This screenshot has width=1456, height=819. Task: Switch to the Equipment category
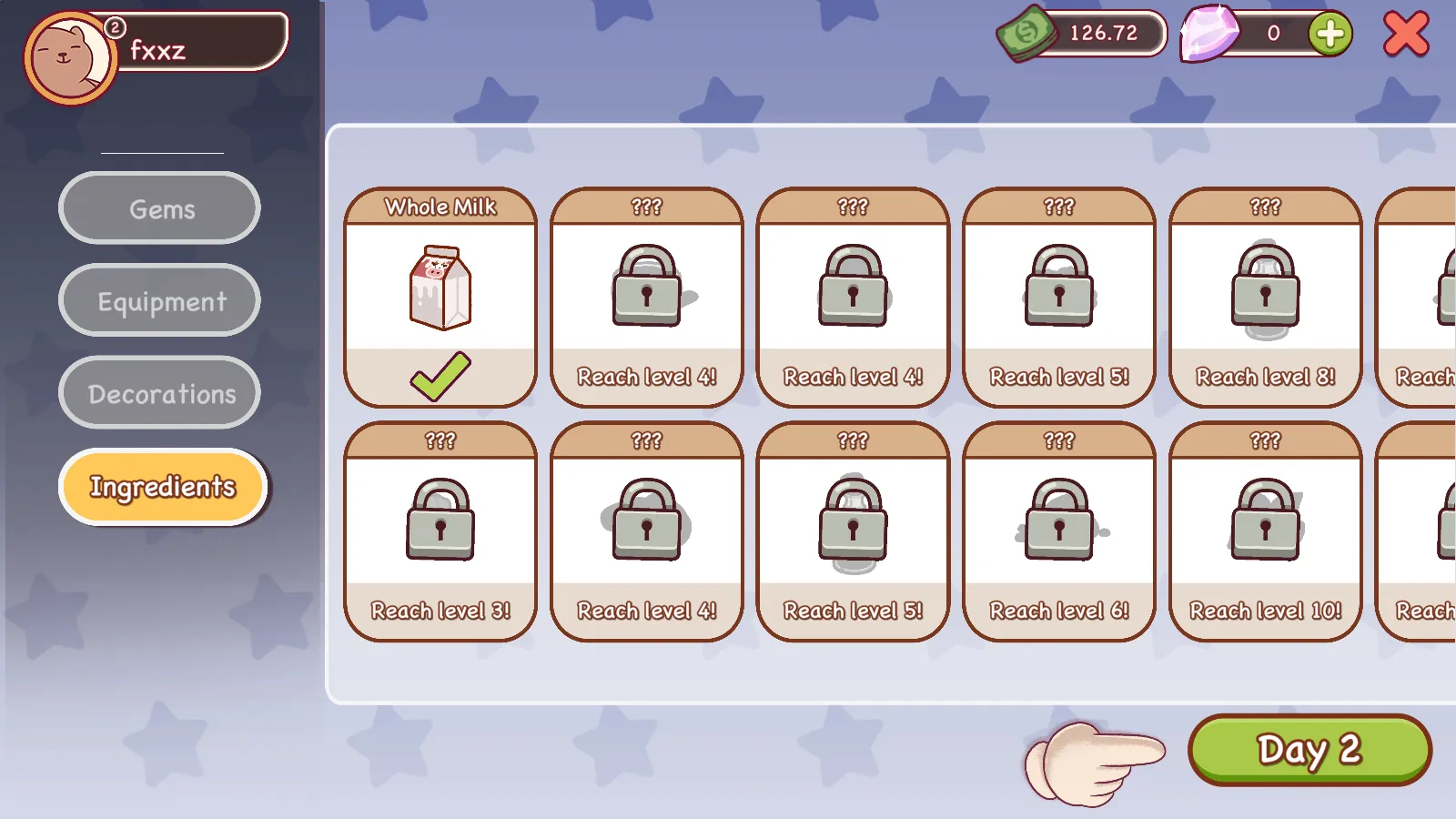click(x=160, y=300)
